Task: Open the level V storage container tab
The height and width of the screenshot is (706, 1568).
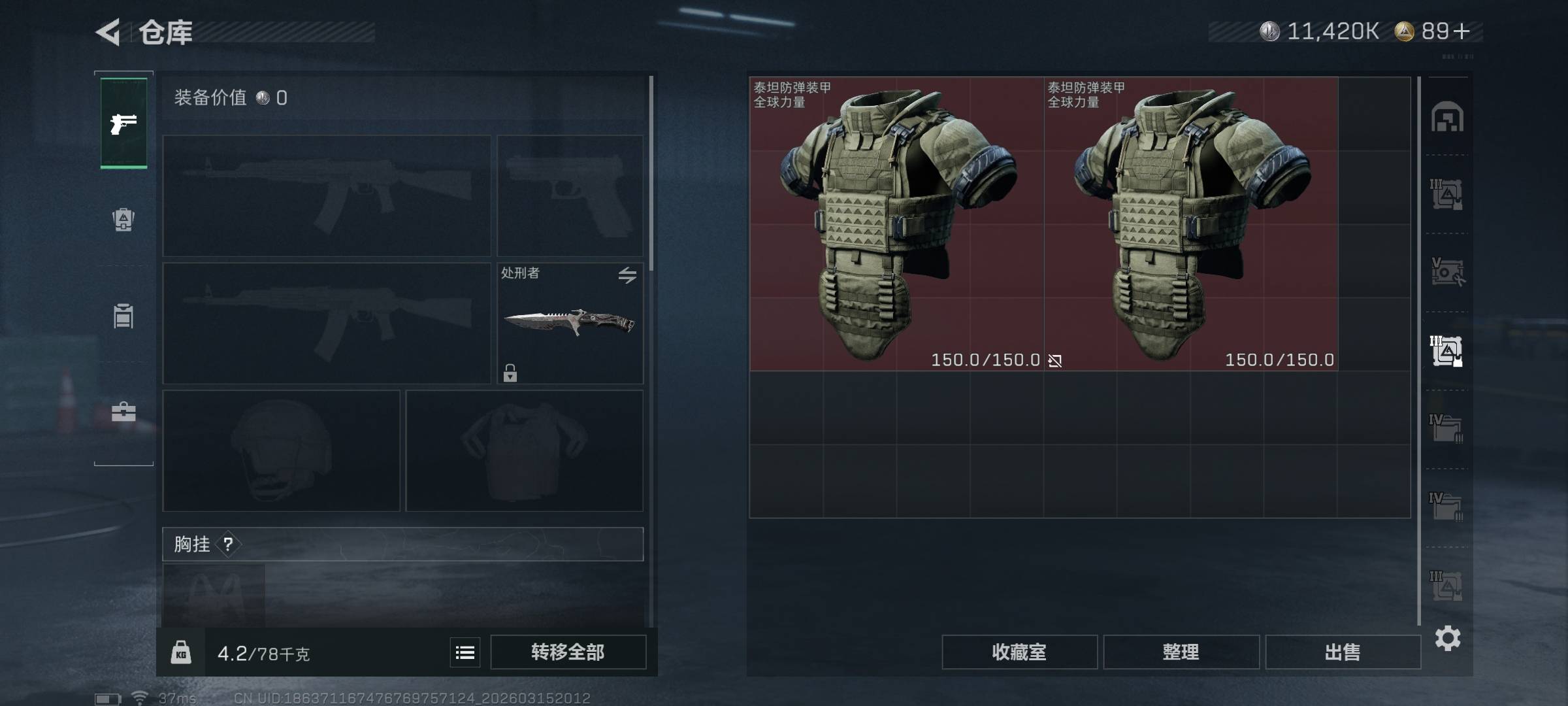Action: (x=1447, y=272)
